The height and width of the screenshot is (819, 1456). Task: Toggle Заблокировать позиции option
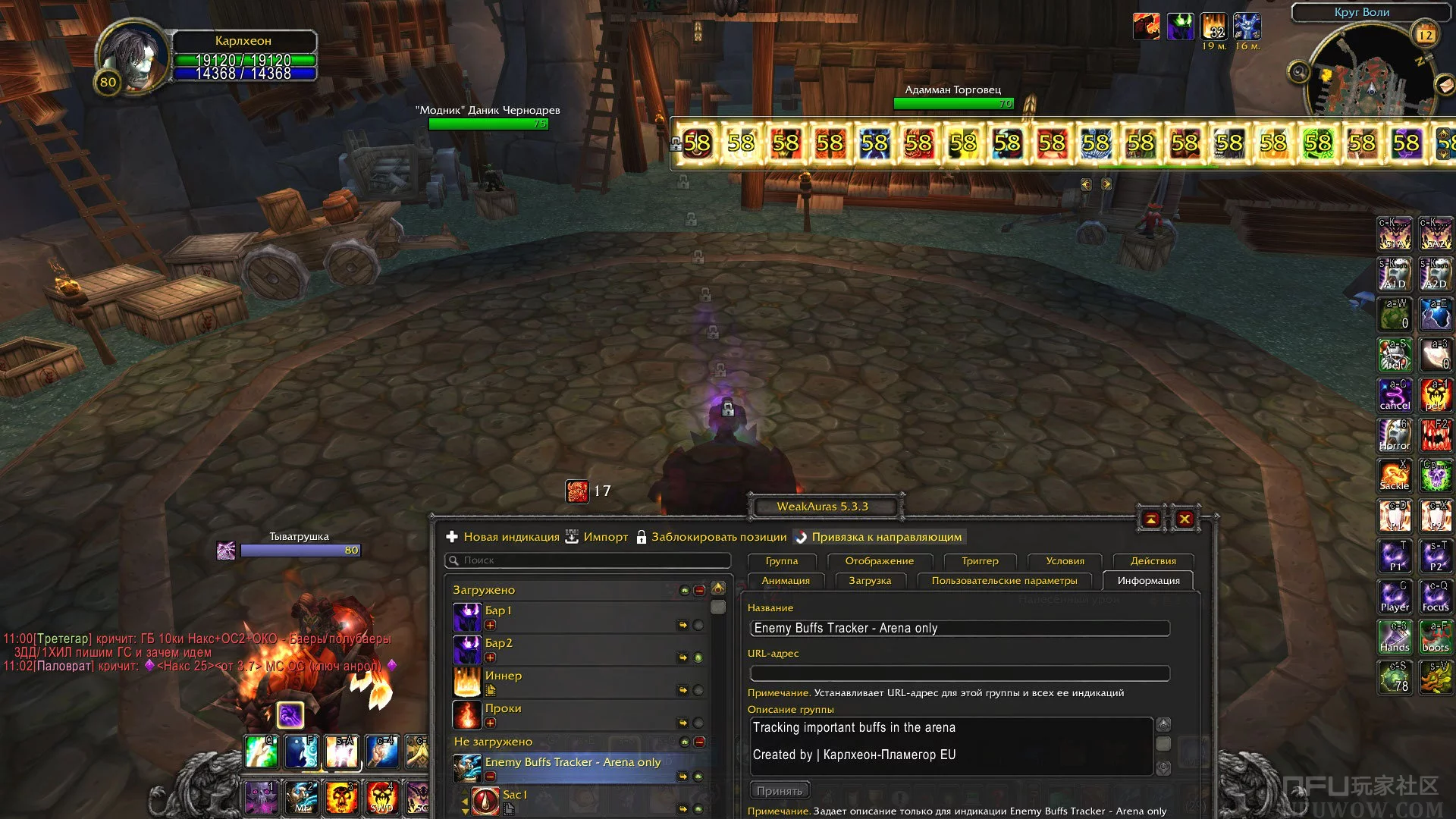click(x=711, y=537)
